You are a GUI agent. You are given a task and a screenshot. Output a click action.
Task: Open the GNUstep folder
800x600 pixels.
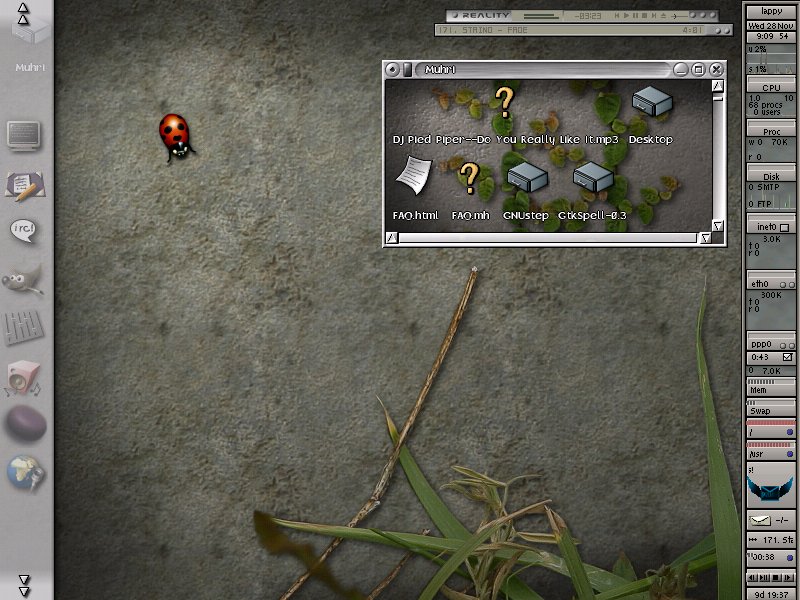click(x=526, y=178)
